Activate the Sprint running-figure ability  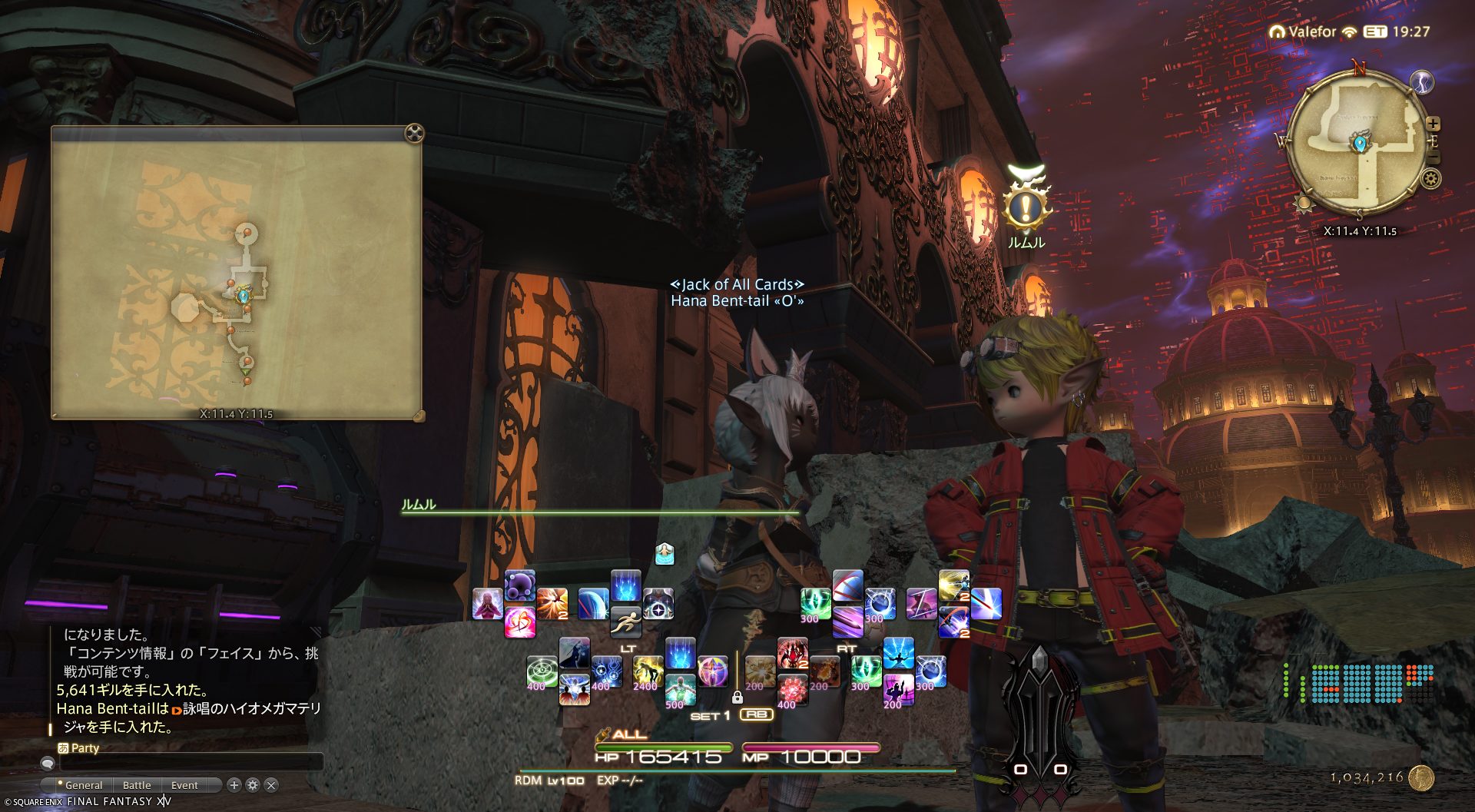pos(626,621)
